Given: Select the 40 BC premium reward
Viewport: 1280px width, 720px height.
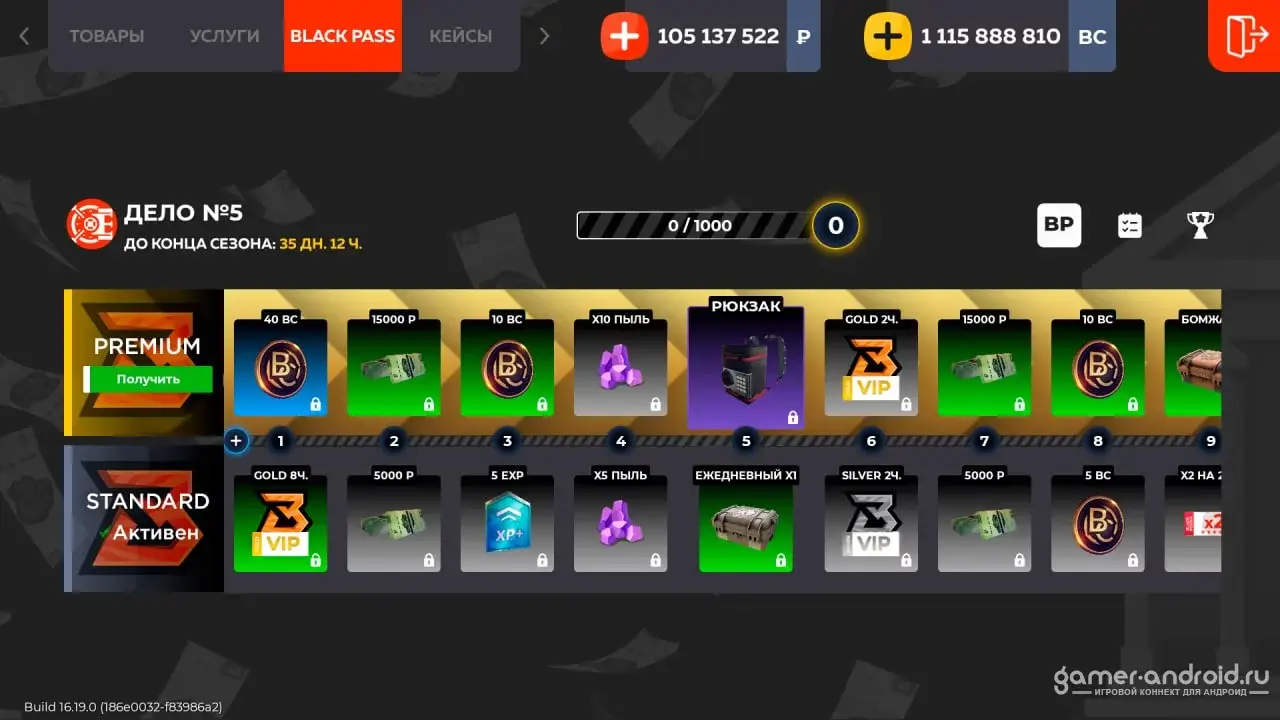Looking at the screenshot, I should pyautogui.click(x=280, y=367).
